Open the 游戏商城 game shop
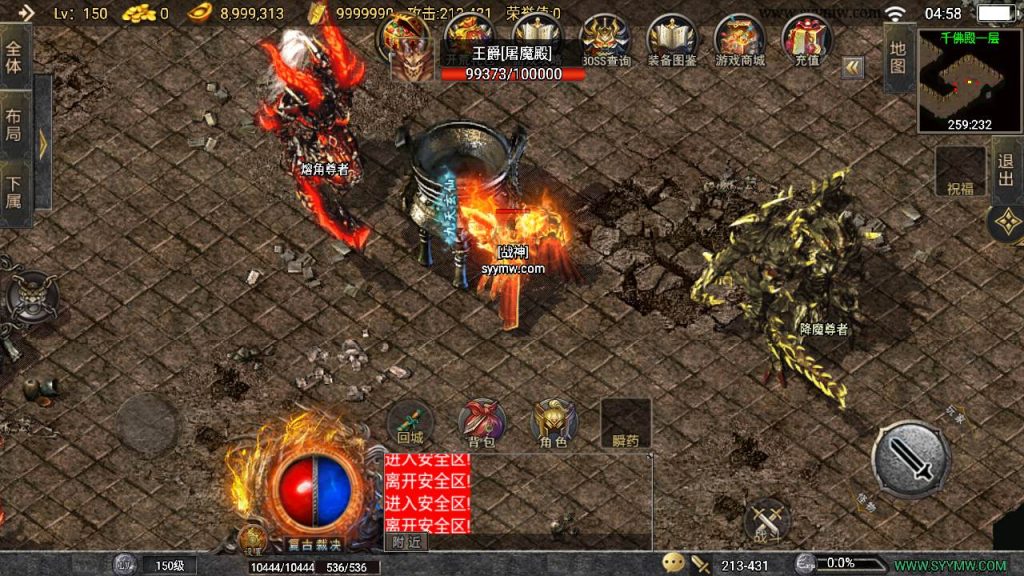1024x576 pixels. tap(739, 40)
